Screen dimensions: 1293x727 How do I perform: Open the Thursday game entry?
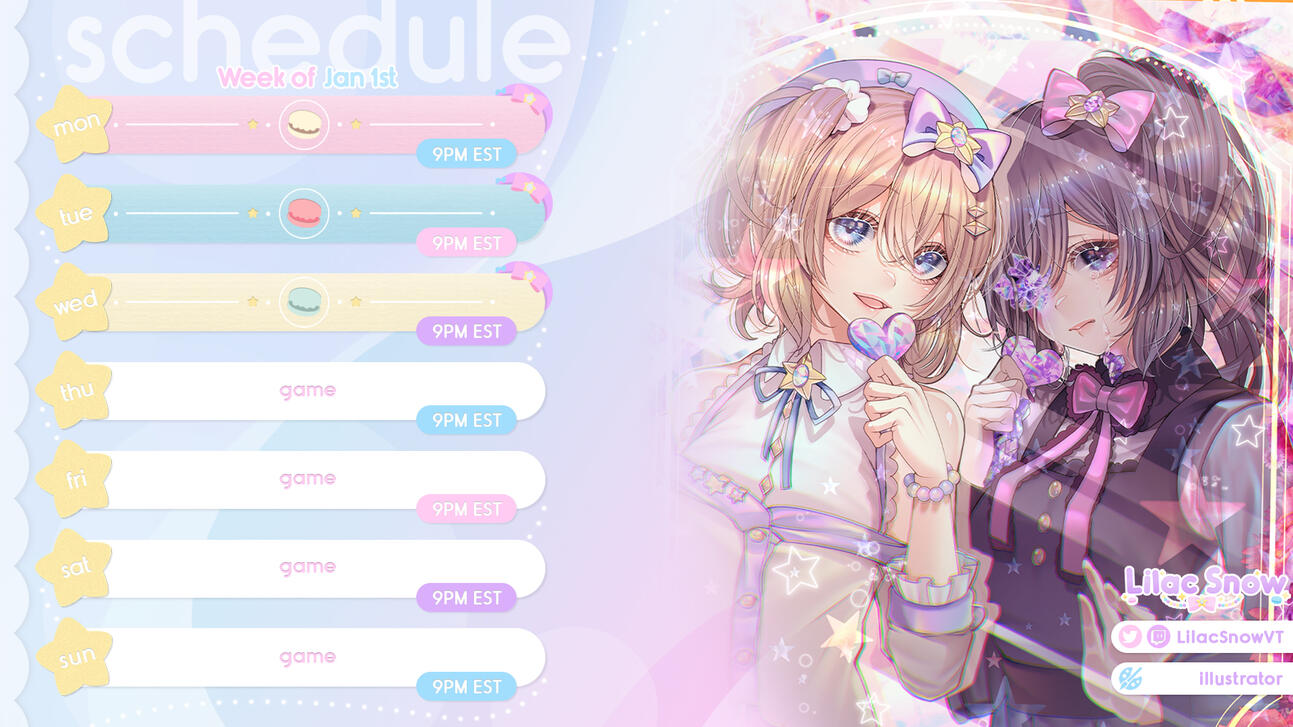[307, 390]
